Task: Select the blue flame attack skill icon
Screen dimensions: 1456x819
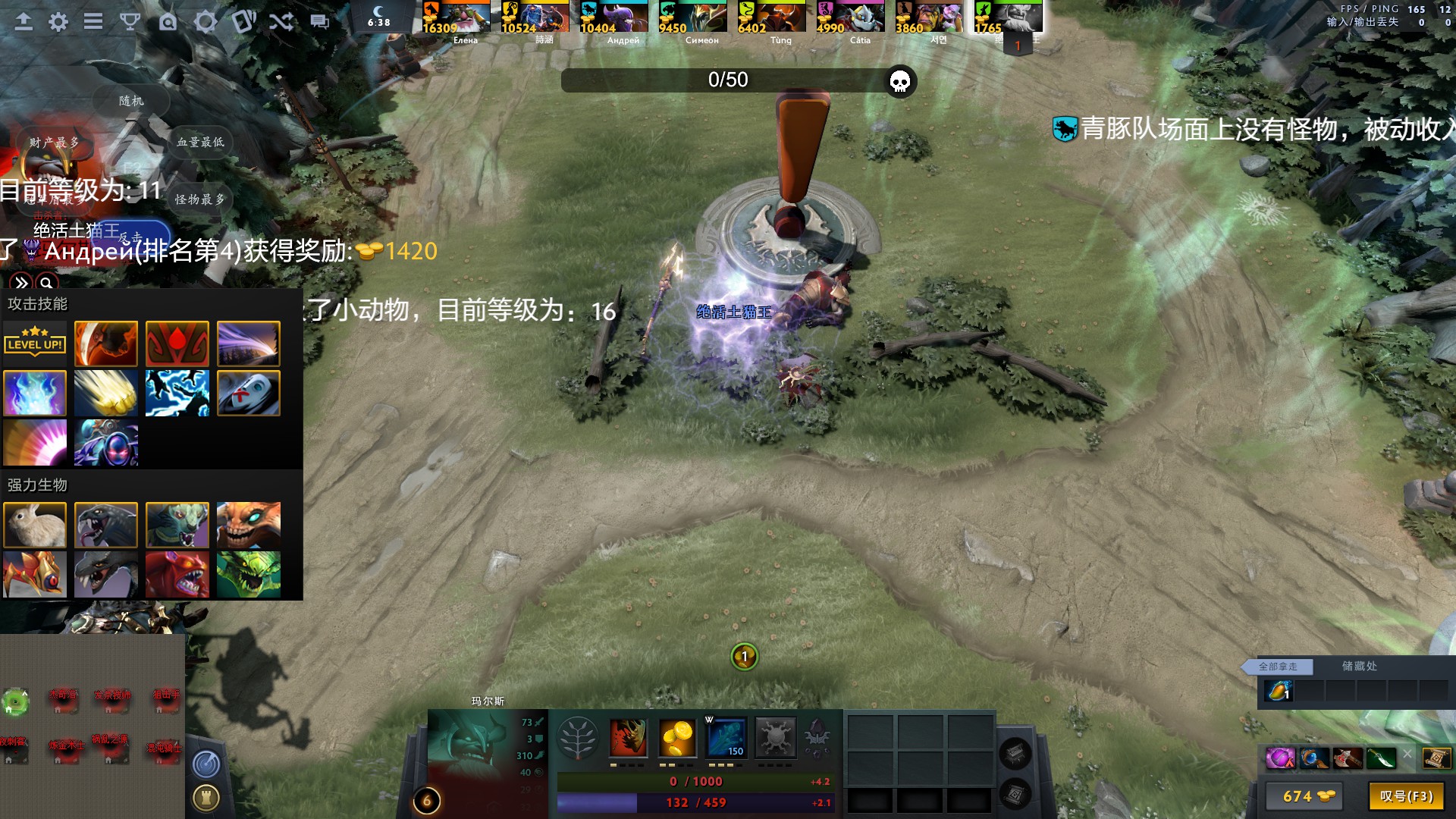Action: tap(35, 393)
